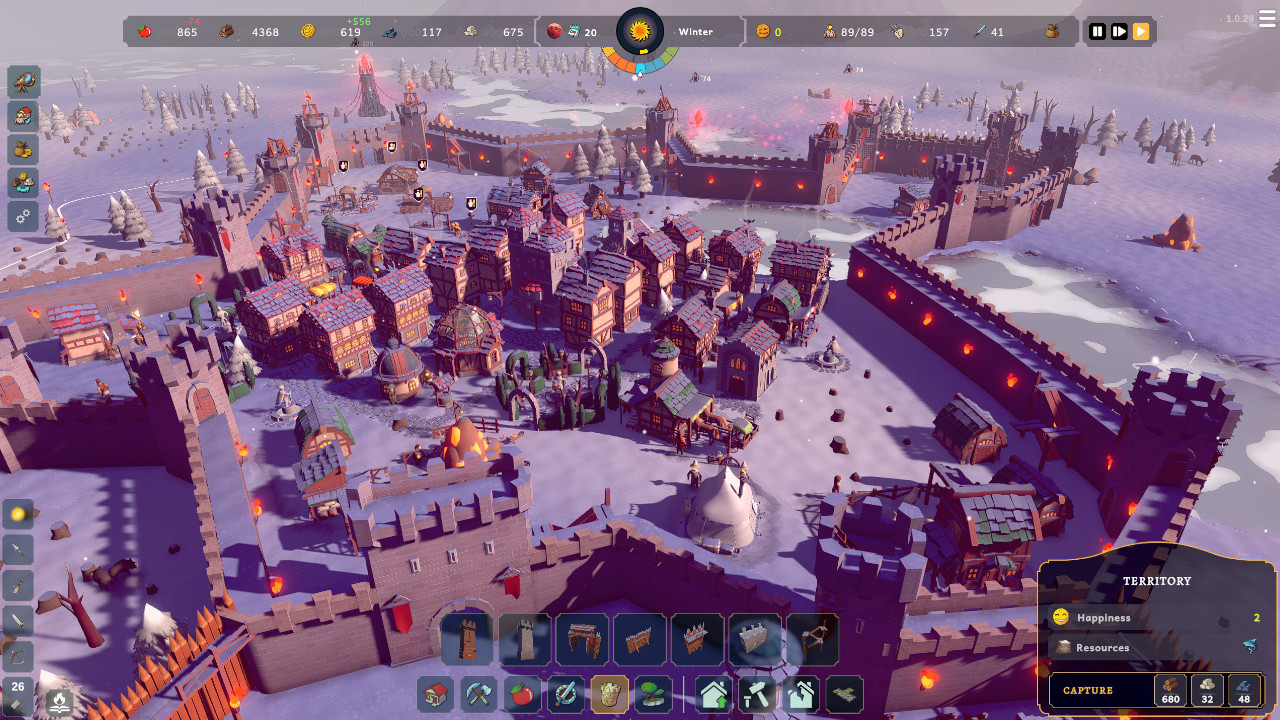The height and width of the screenshot is (720, 1280).
Task: Select the wooden gate build option
Action: click(x=582, y=640)
